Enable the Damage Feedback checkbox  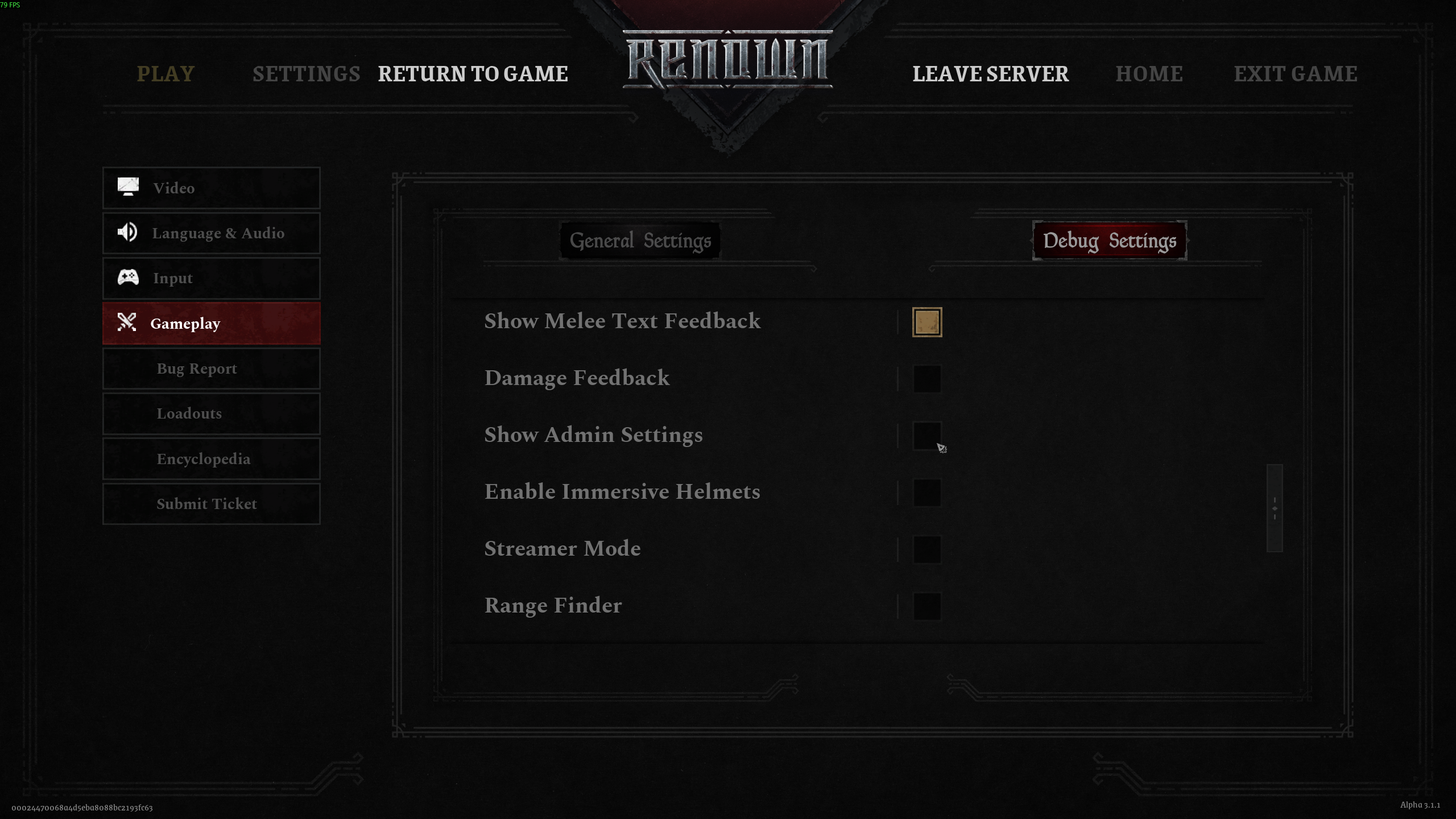coord(926,379)
